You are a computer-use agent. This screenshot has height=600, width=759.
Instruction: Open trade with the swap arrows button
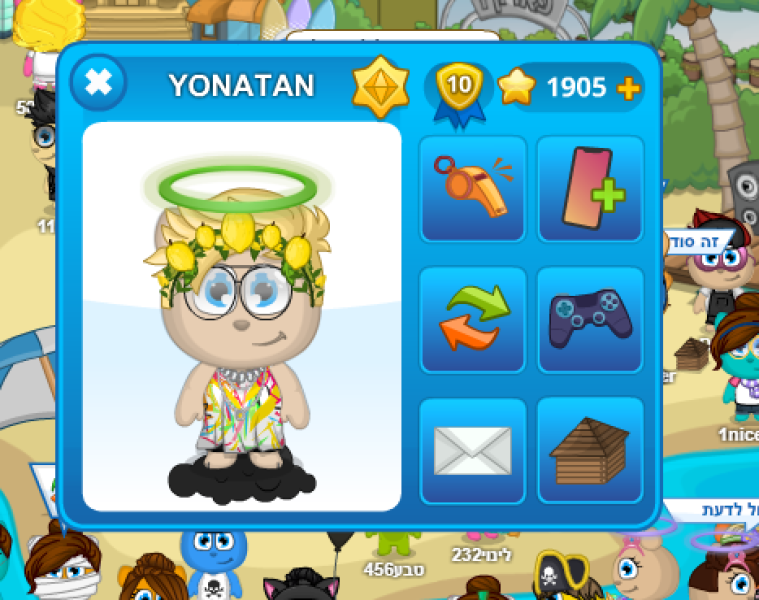473,319
